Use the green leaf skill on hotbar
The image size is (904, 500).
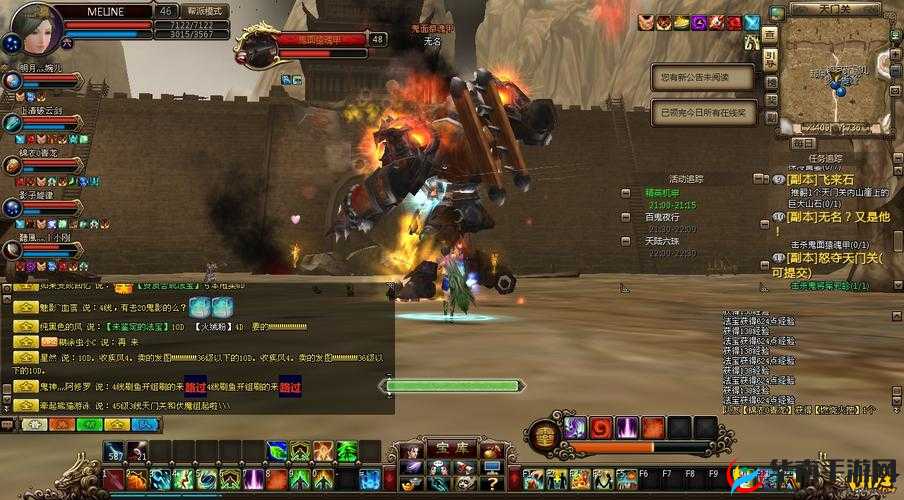point(277,452)
